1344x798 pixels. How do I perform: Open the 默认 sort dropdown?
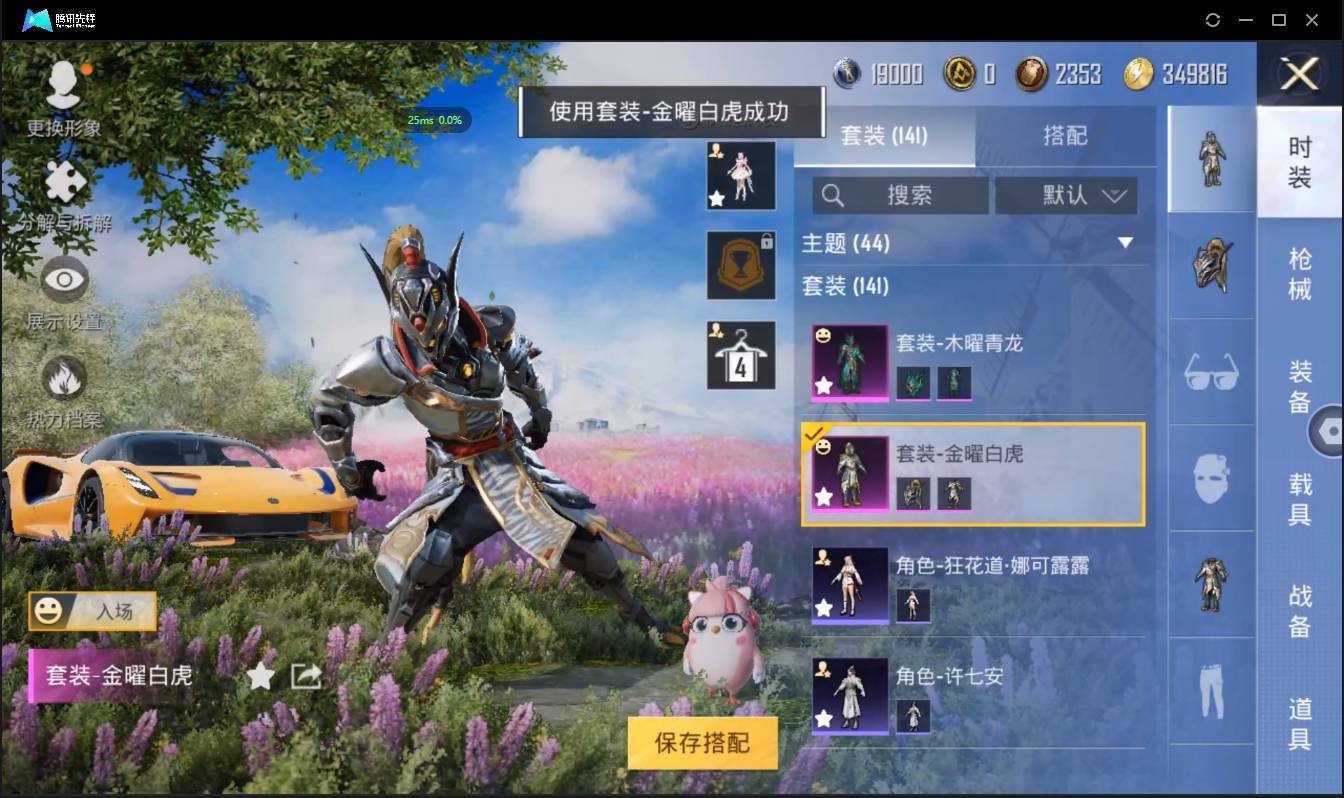pos(1066,196)
